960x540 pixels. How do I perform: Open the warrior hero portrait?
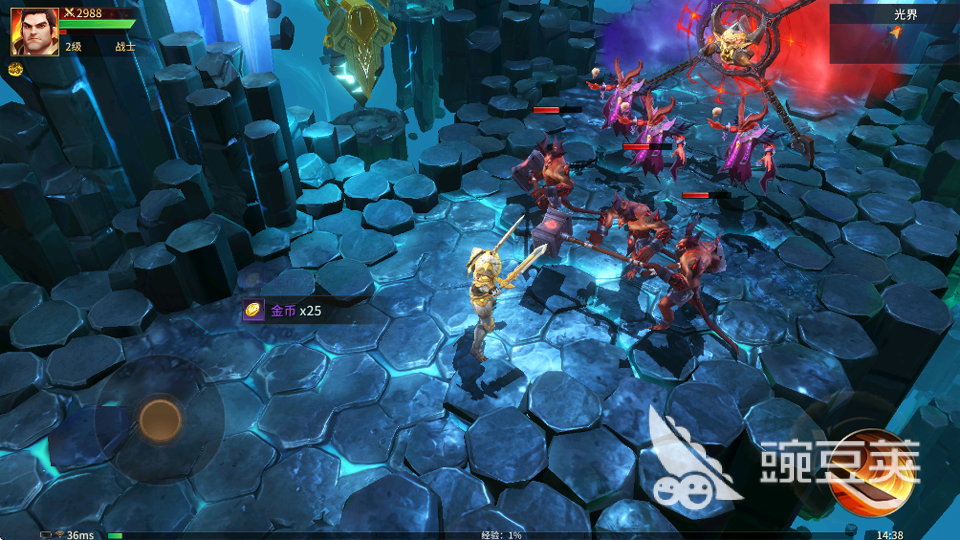point(34,31)
